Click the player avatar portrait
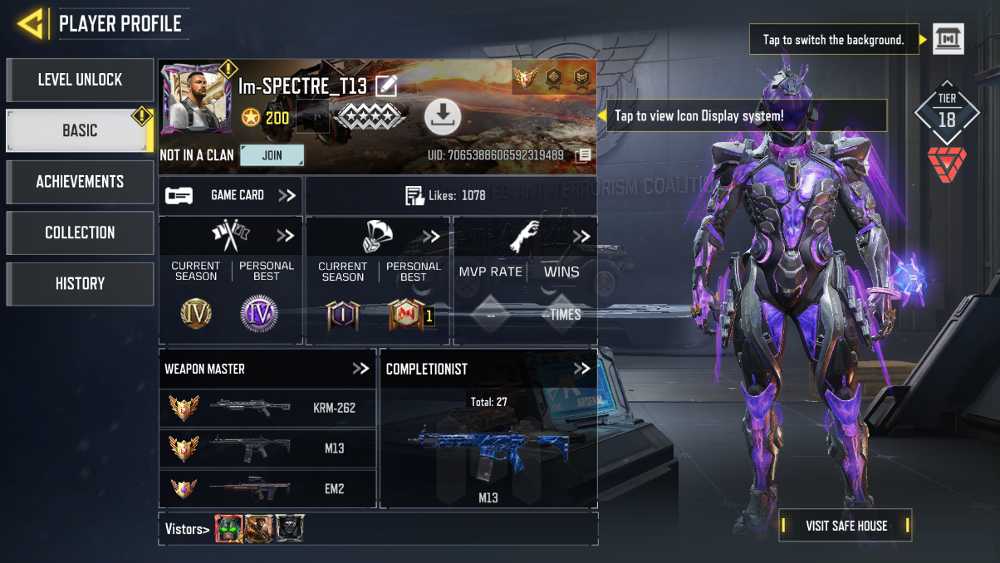Image resolution: width=1000 pixels, height=563 pixels. (195, 100)
